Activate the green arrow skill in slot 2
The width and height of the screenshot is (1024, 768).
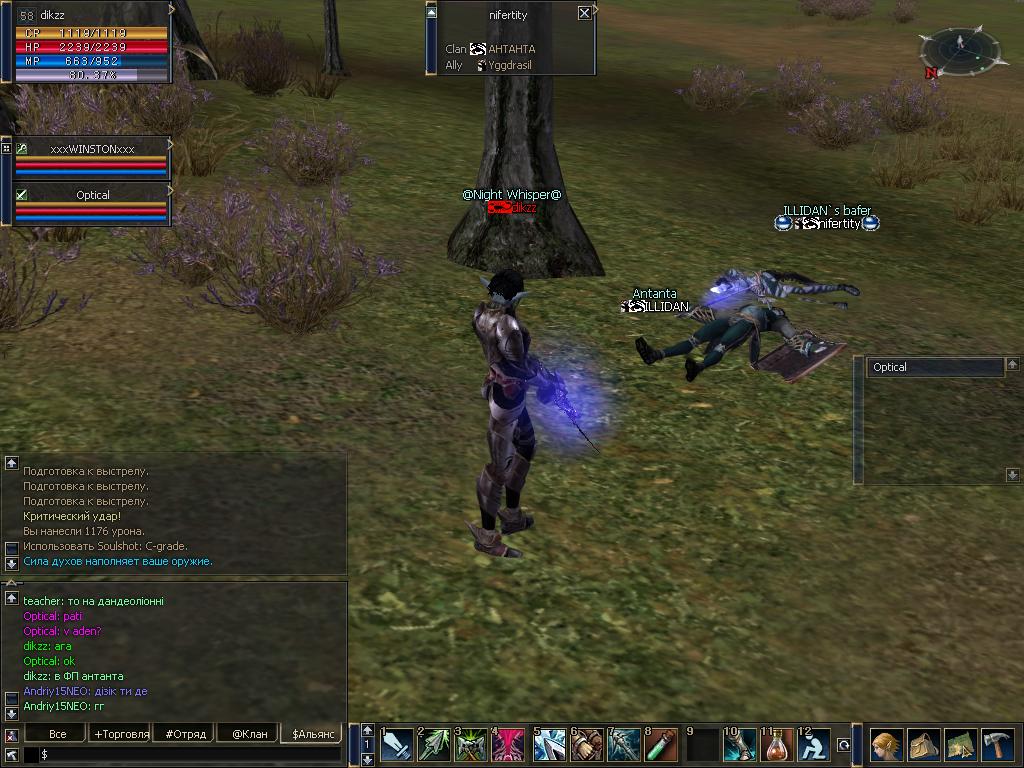click(x=435, y=745)
